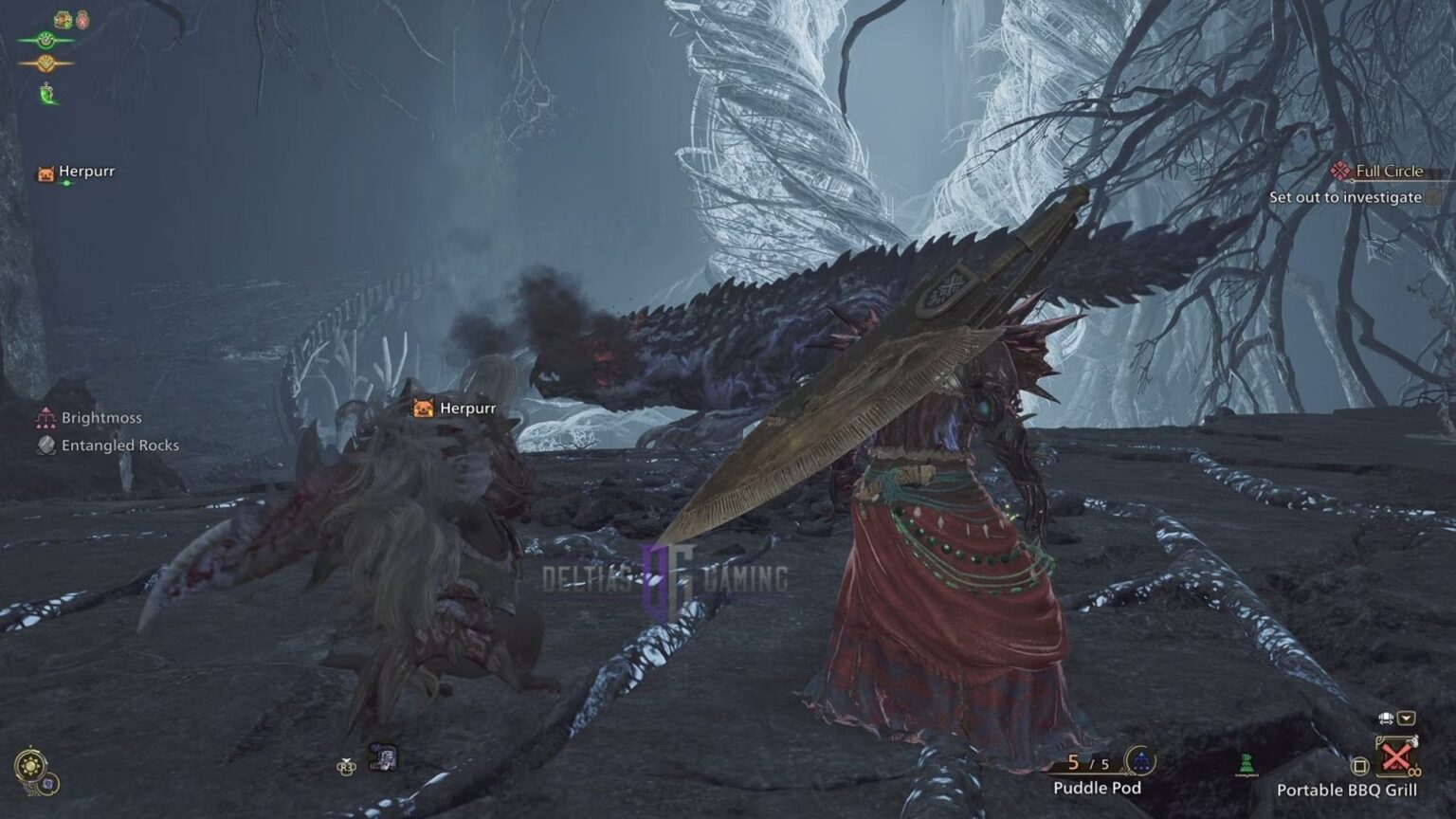The image size is (1456, 819).
Task: Expand the item bar chevron in top-right corner
Action: click(1408, 719)
